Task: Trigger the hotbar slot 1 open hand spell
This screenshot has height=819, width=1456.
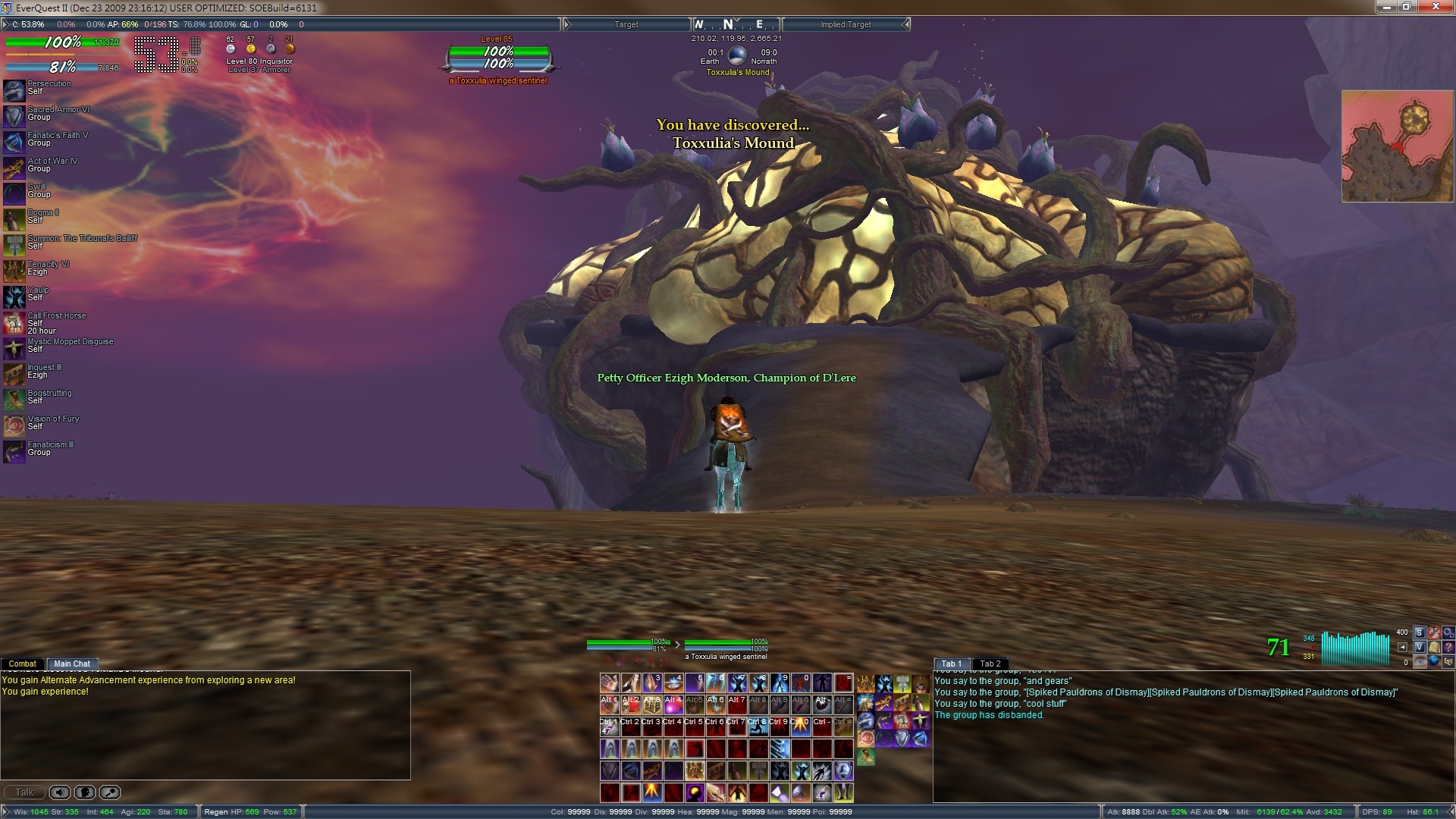Action: coord(610,683)
